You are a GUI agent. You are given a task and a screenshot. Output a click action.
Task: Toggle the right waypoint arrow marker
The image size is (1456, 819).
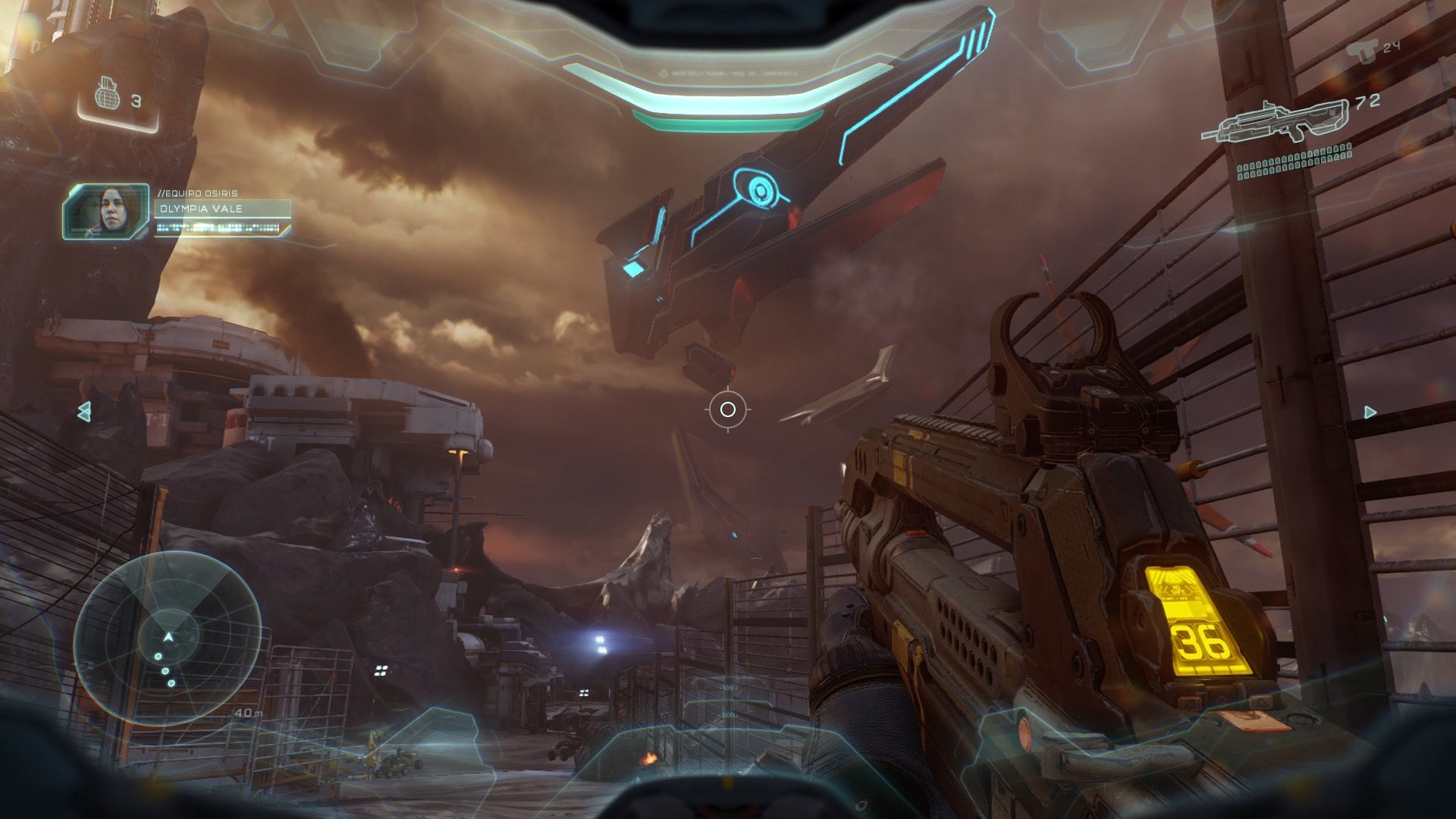coord(1370,412)
